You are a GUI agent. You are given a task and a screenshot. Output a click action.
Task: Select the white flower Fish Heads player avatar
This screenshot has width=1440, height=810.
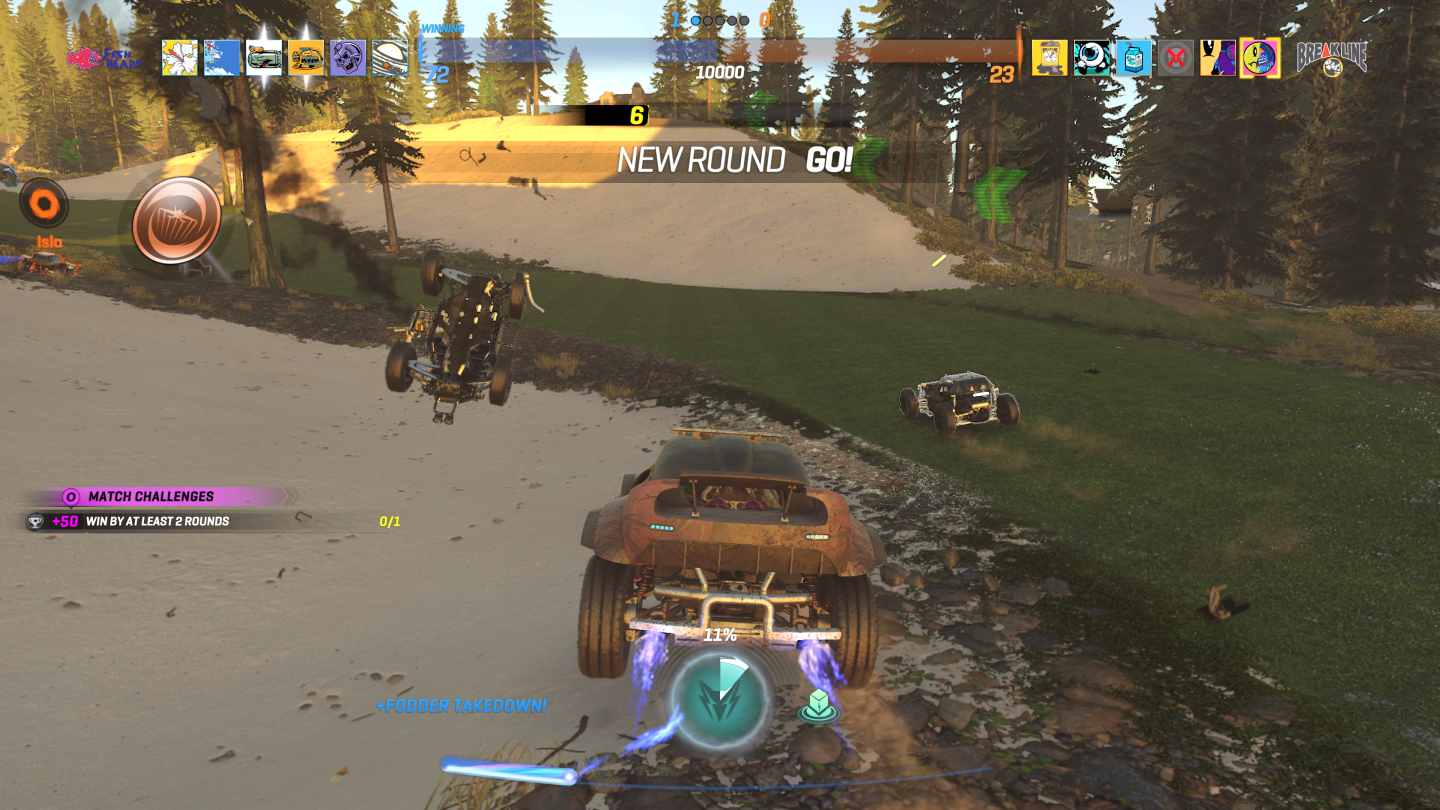178,58
